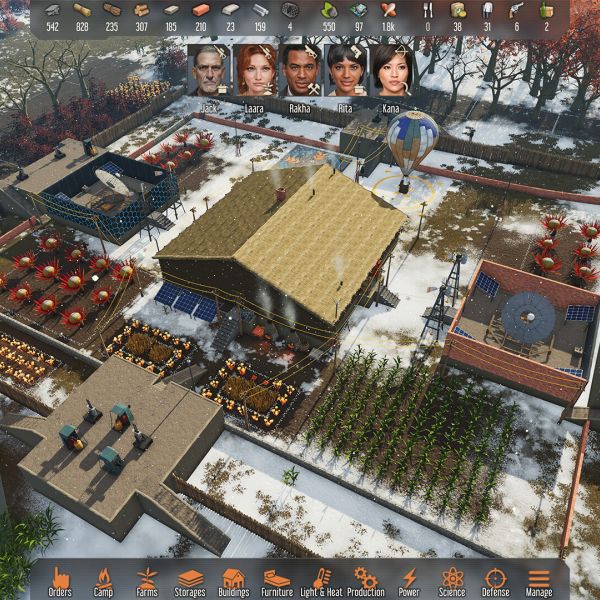The image size is (600, 600).
Task: Select the Light & Heat category
Action: click(x=321, y=579)
